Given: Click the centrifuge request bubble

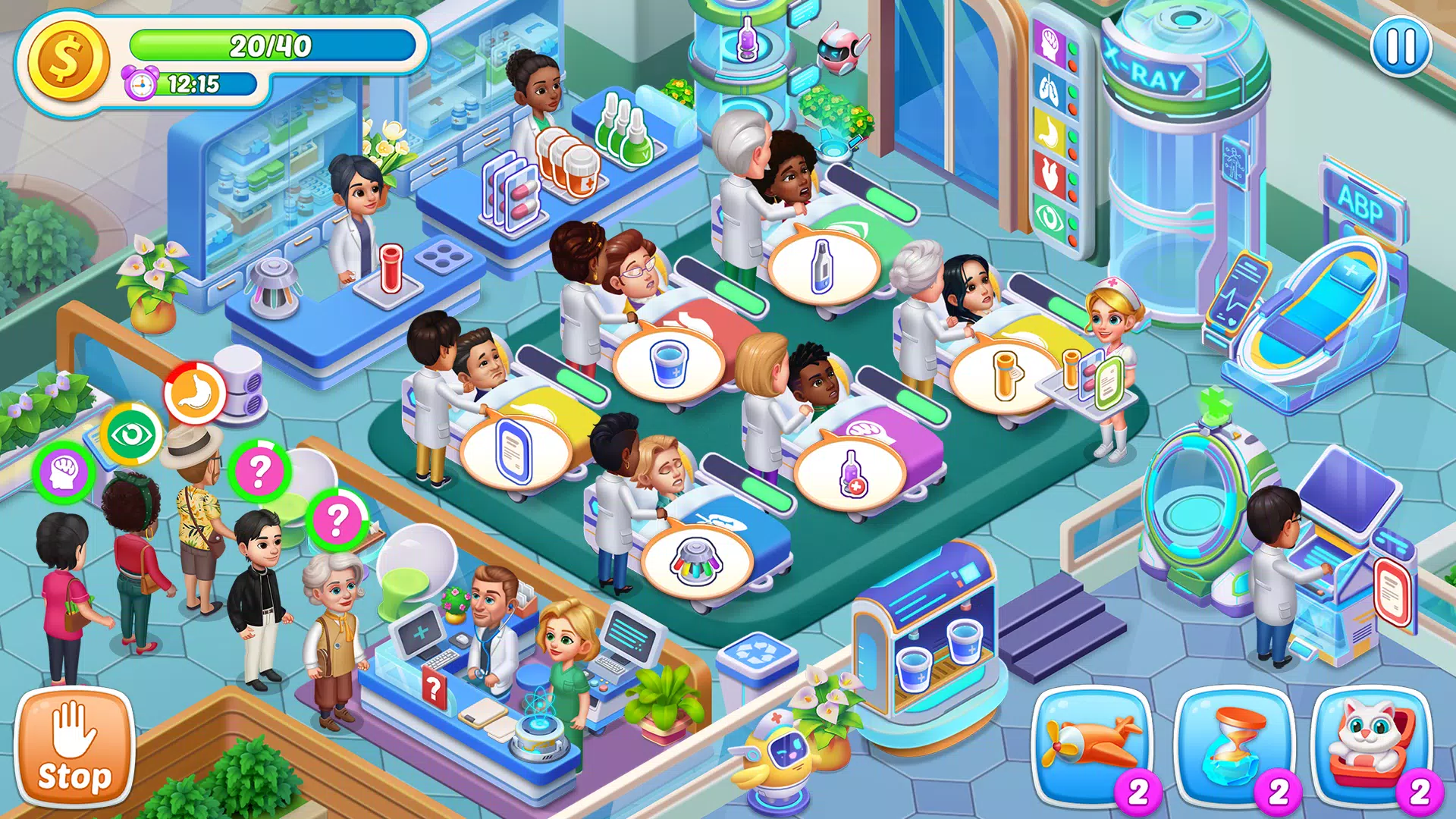Looking at the screenshot, I should (696, 562).
